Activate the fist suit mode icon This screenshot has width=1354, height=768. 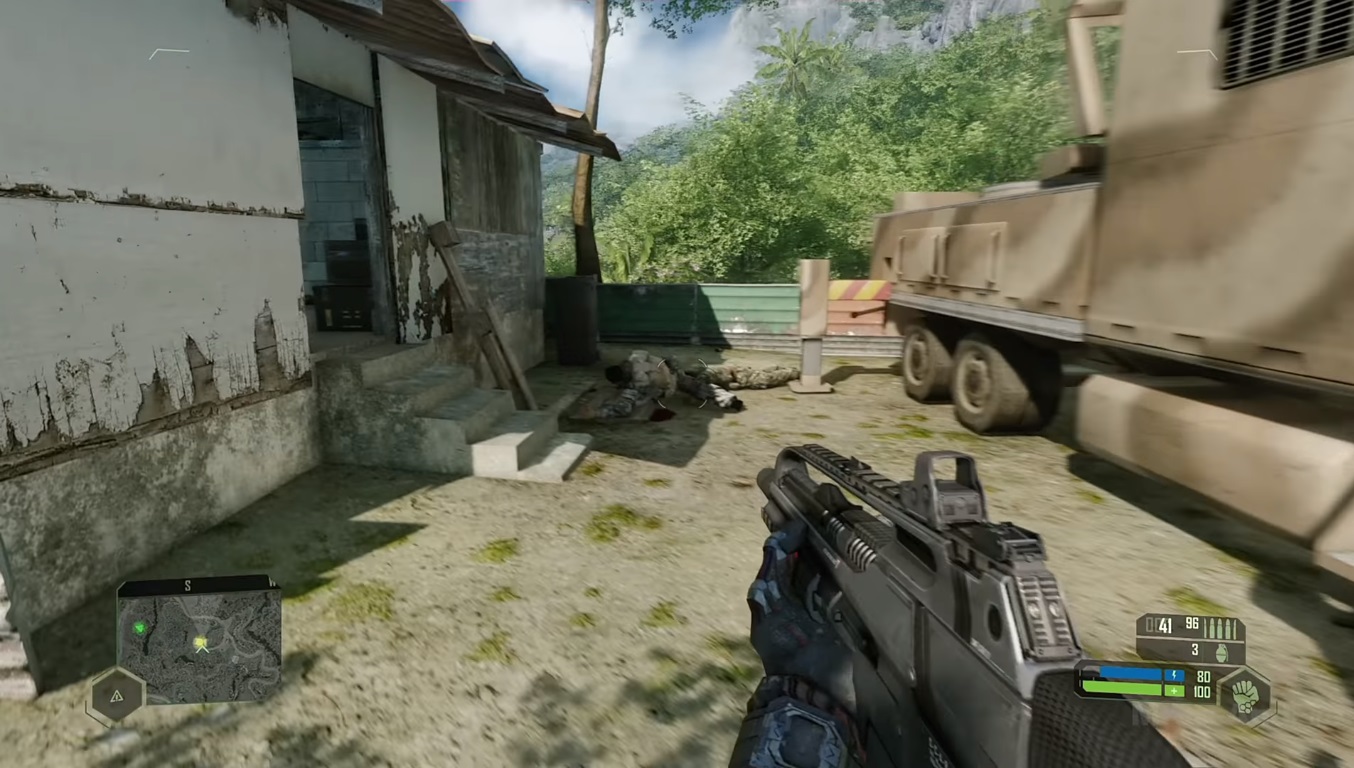pyautogui.click(x=1244, y=696)
